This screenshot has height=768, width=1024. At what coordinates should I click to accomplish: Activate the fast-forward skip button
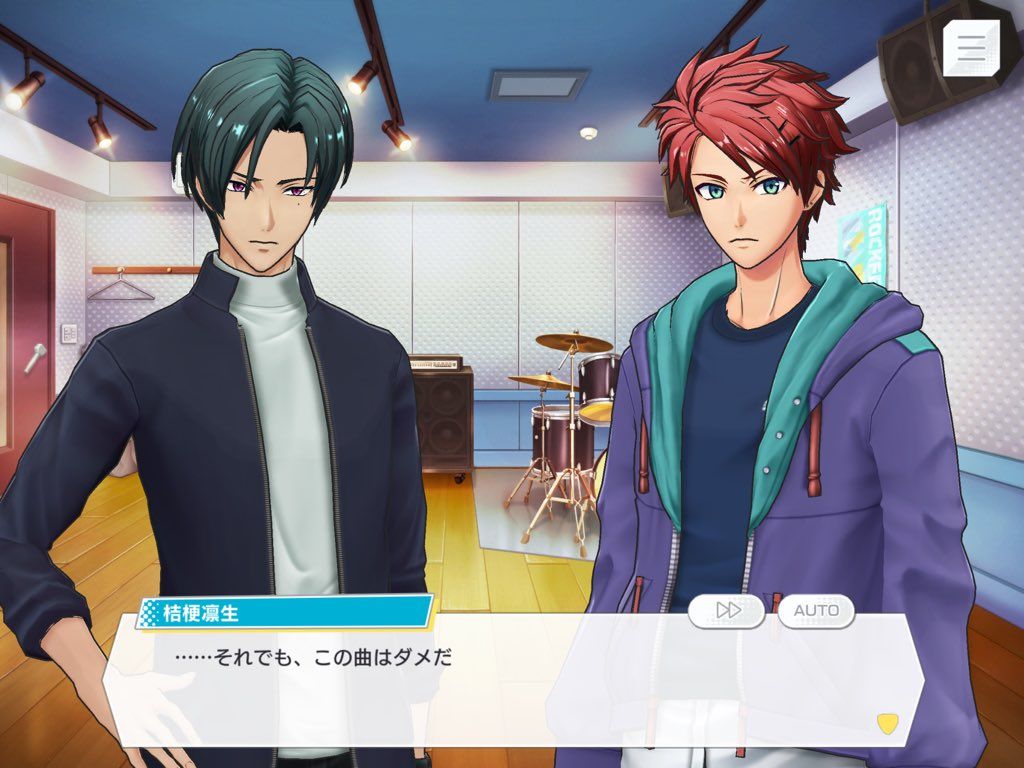(727, 610)
